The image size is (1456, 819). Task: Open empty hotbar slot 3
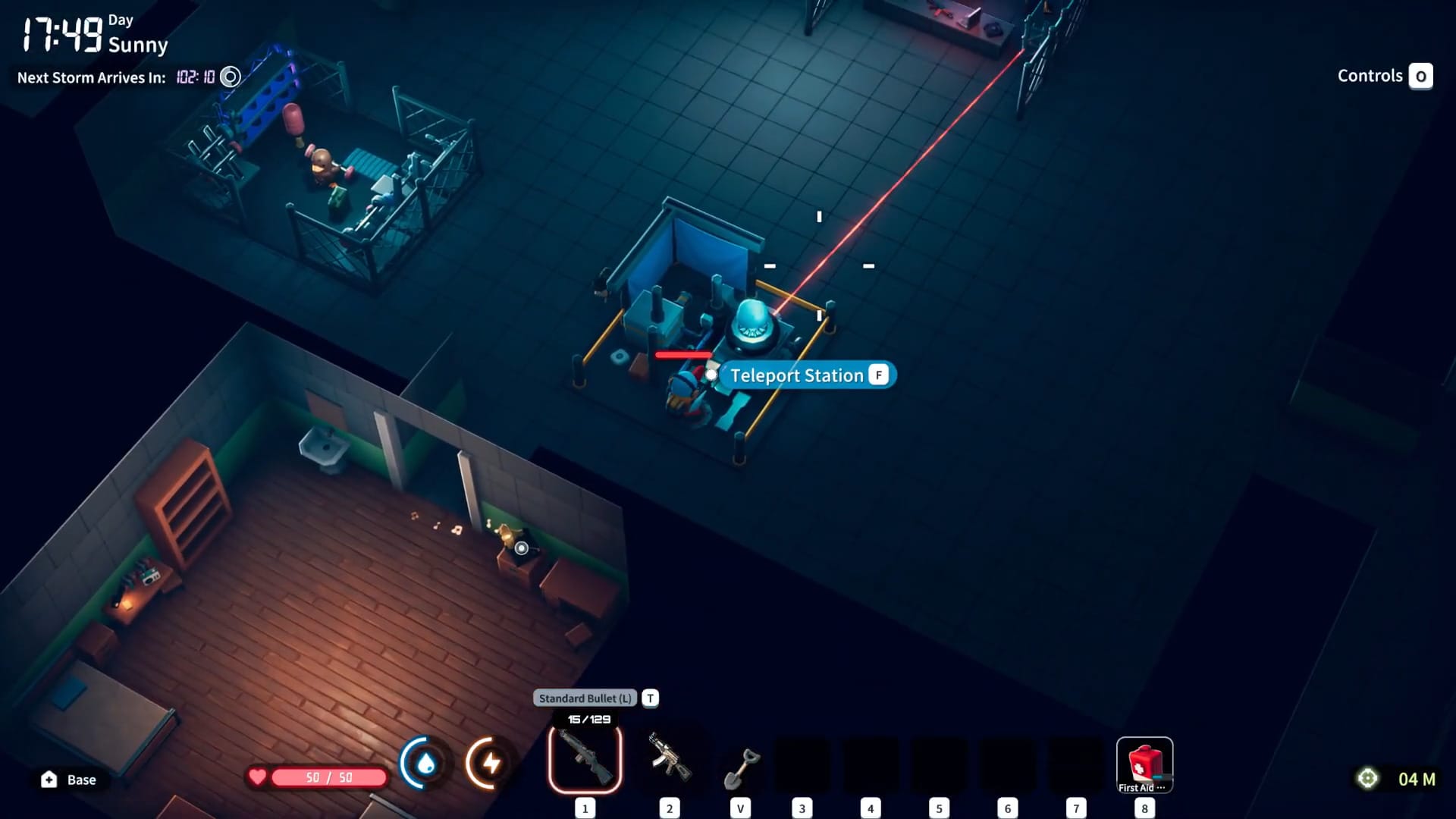802,762
